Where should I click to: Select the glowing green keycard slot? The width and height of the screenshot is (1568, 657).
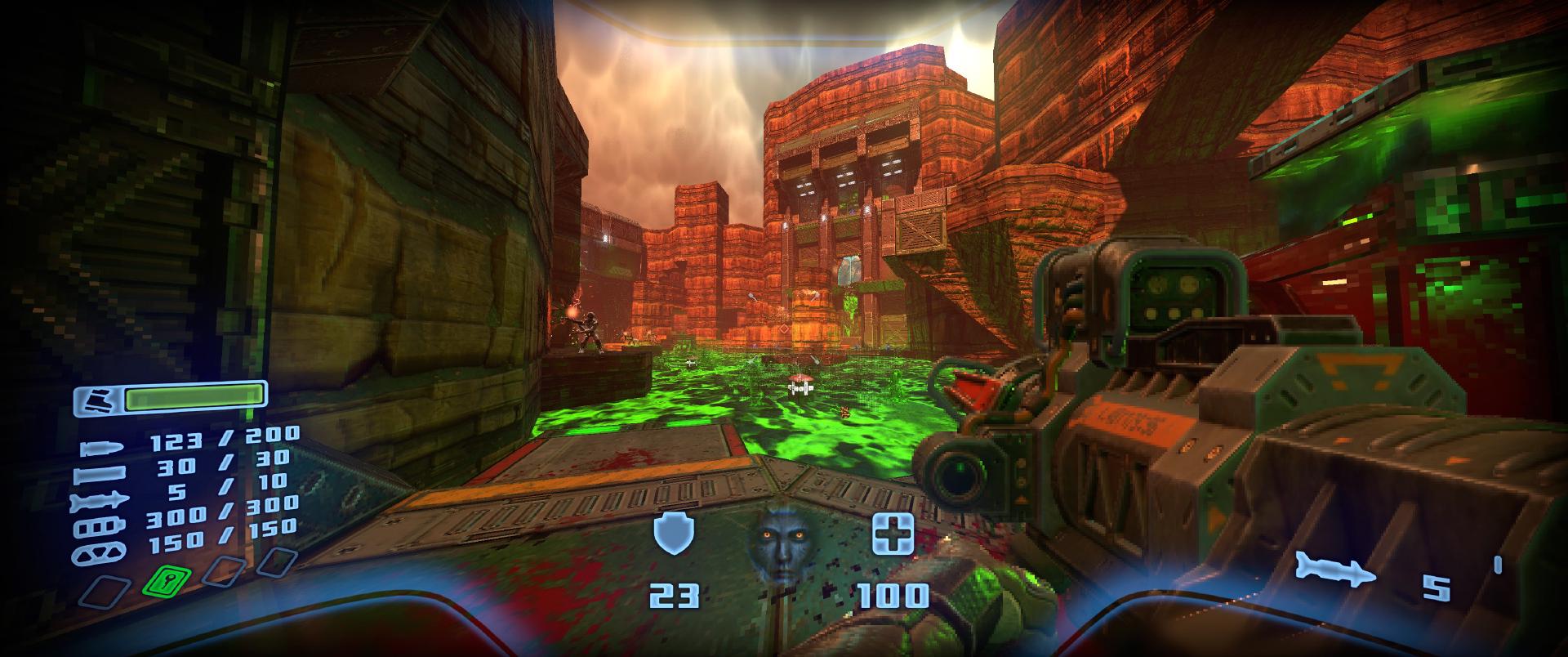[166, 579]
